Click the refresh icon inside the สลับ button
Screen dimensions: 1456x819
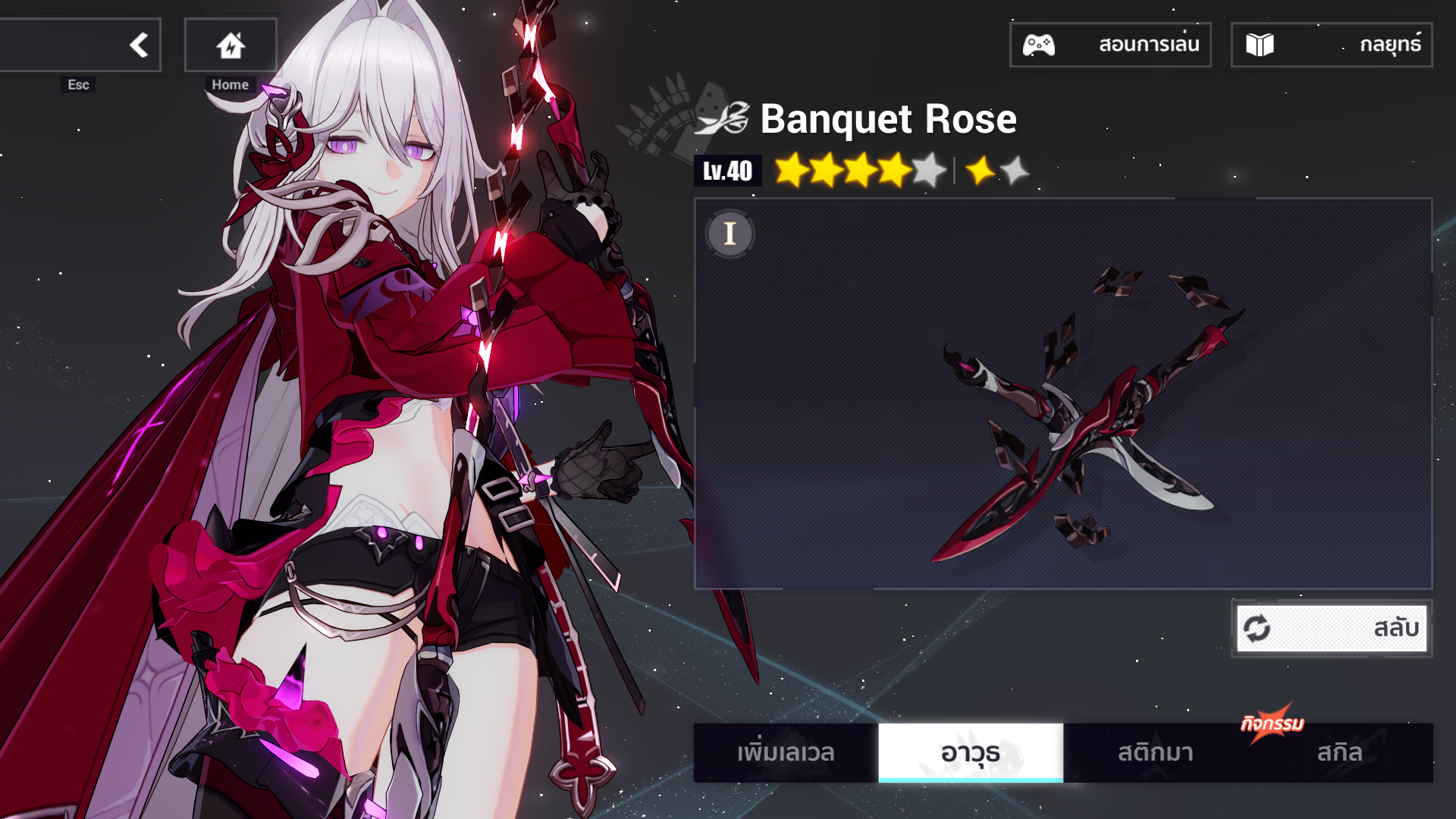(1257, 628)
